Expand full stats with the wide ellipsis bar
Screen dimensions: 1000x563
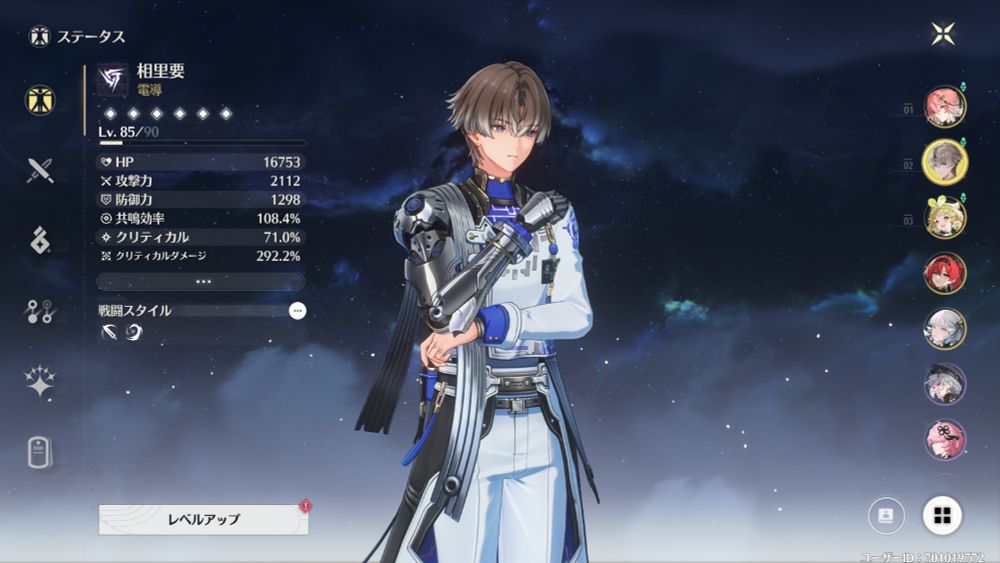point(202,282)
